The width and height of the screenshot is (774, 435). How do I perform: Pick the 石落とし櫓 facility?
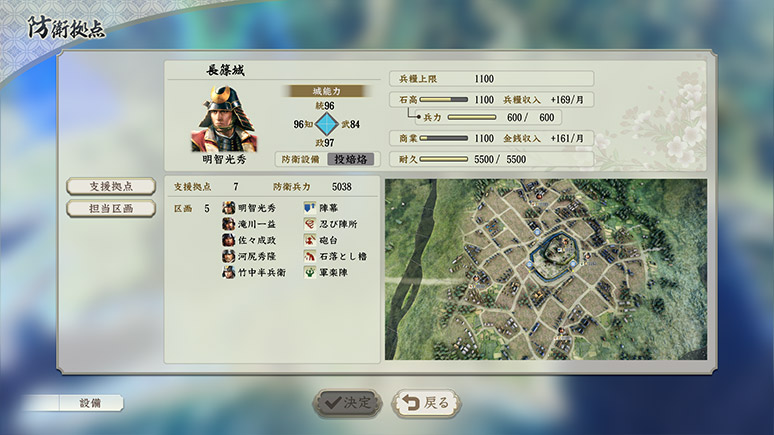pos(342,257)
